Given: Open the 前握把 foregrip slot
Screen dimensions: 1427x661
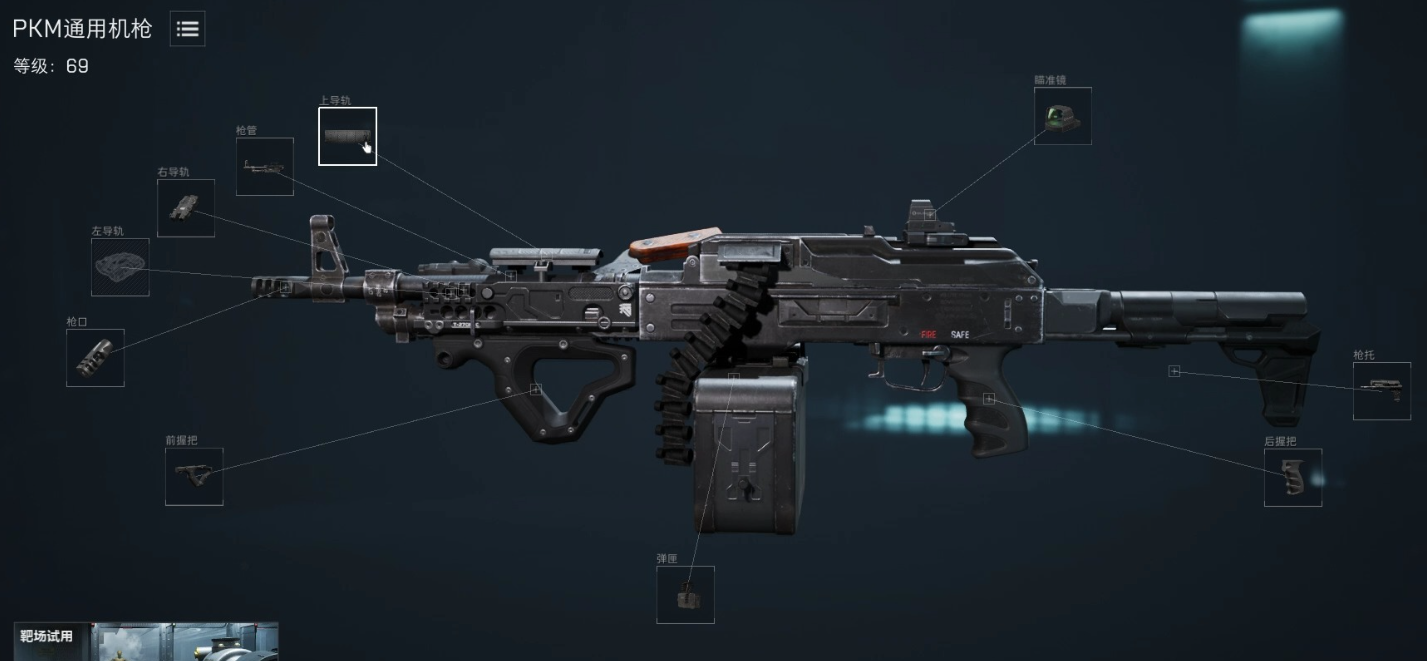Looking at the screenshot, I should 194,476.
